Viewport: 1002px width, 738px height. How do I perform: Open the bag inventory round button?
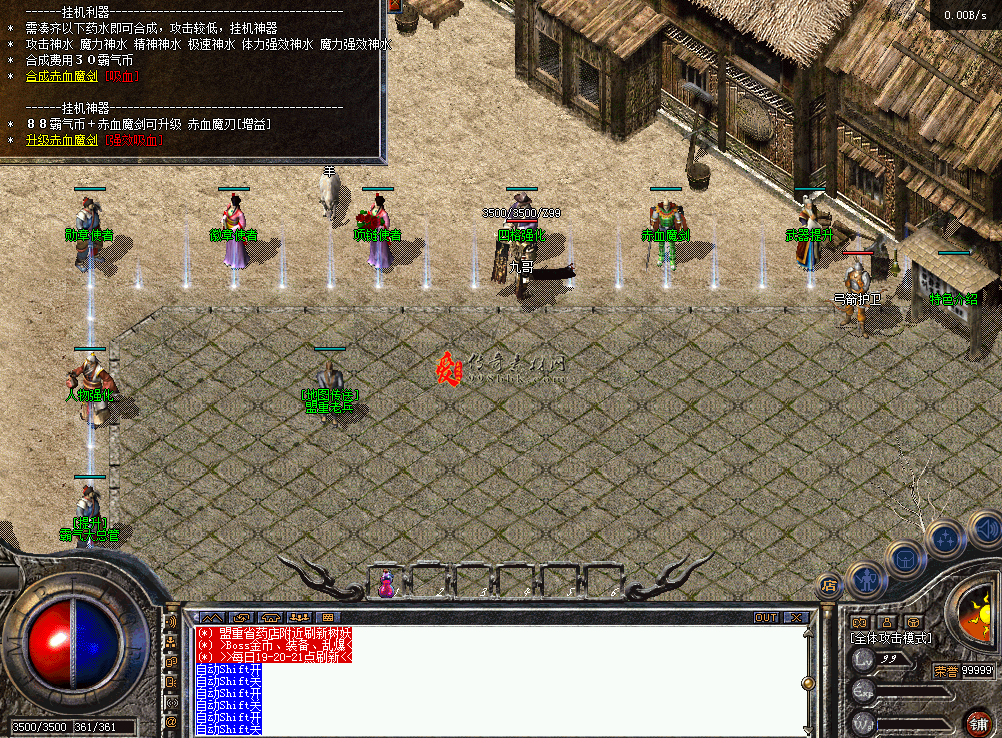[x=904, y=560]
